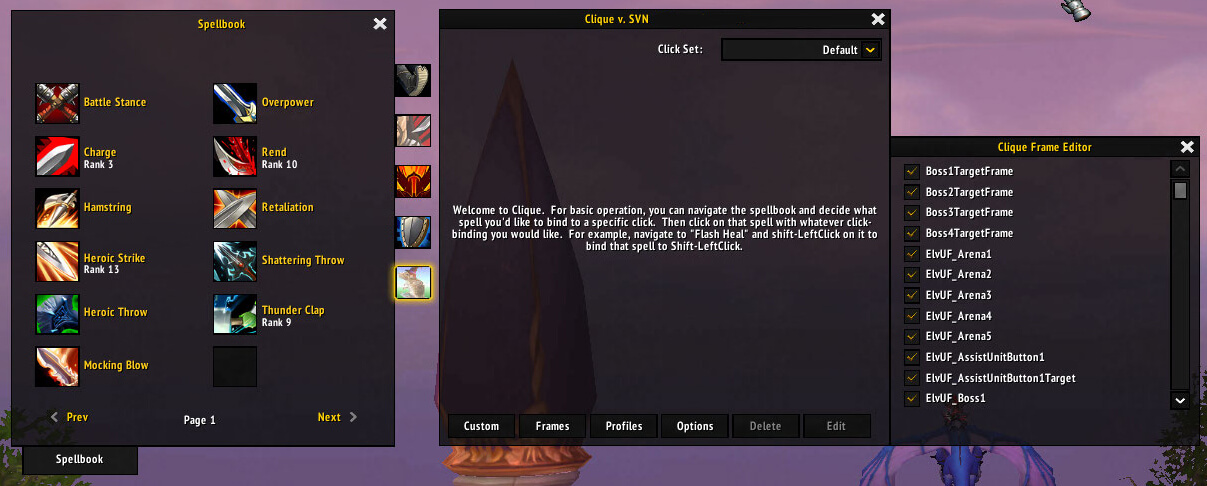Close the Spellbook window

[x=380, y=24]
